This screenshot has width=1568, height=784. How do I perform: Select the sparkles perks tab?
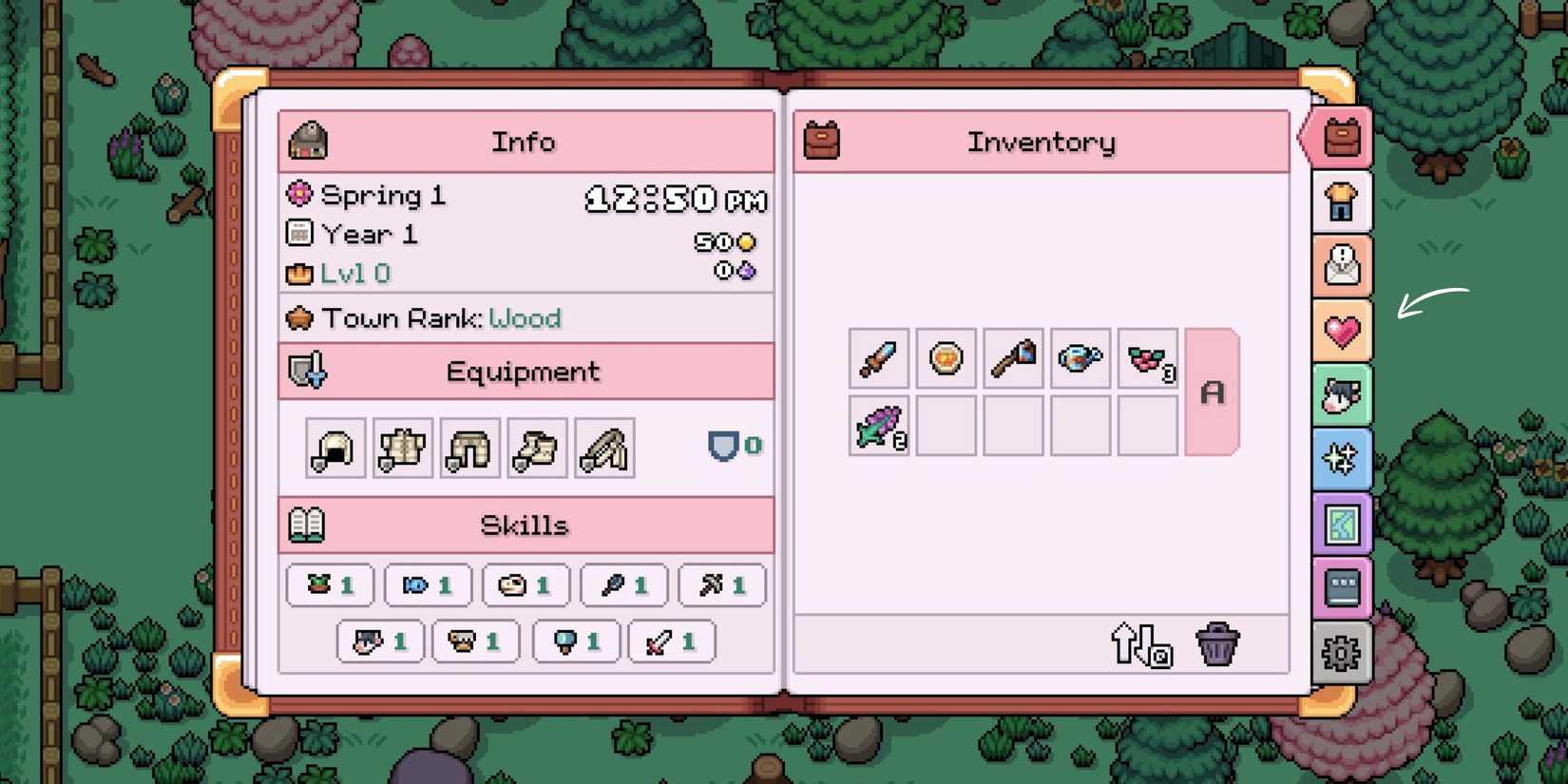[x=1340, y=459]
